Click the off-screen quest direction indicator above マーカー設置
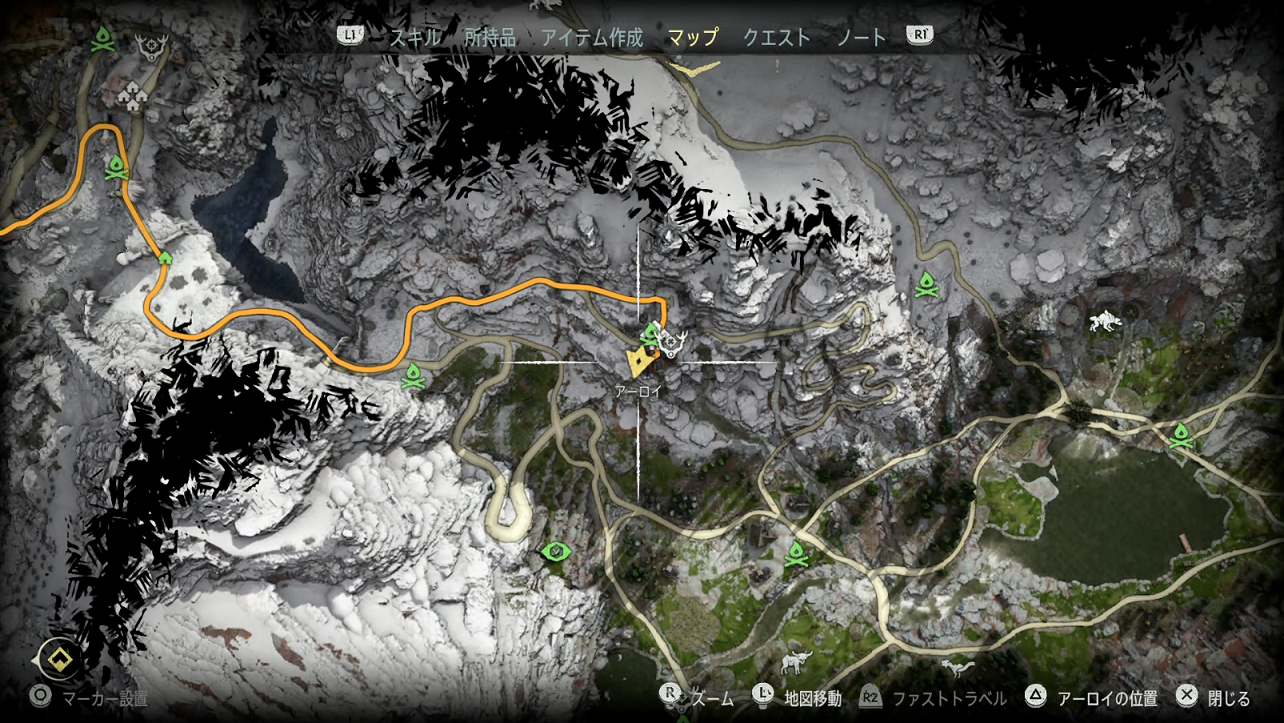The width and height of the screenshot is (1284, 723). coord(59,658)
